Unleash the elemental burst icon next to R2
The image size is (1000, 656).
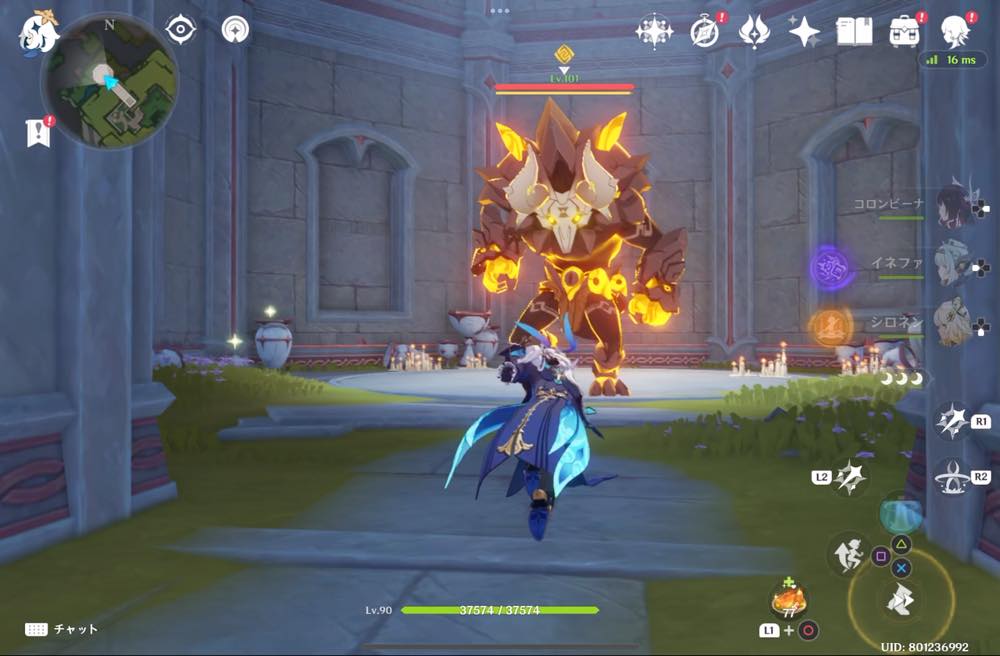tap(950, 477)
